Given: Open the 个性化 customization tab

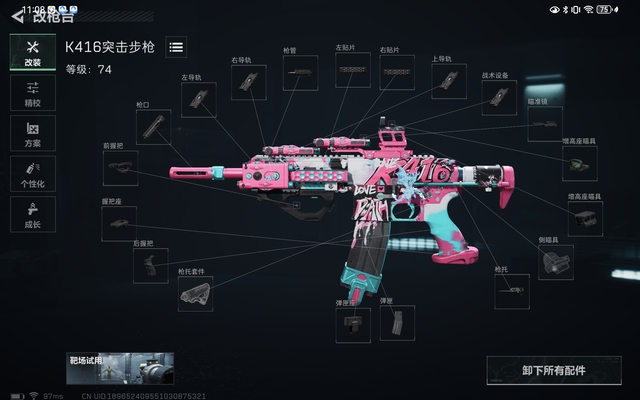Looking at the screenshot, I should point(32,173).
